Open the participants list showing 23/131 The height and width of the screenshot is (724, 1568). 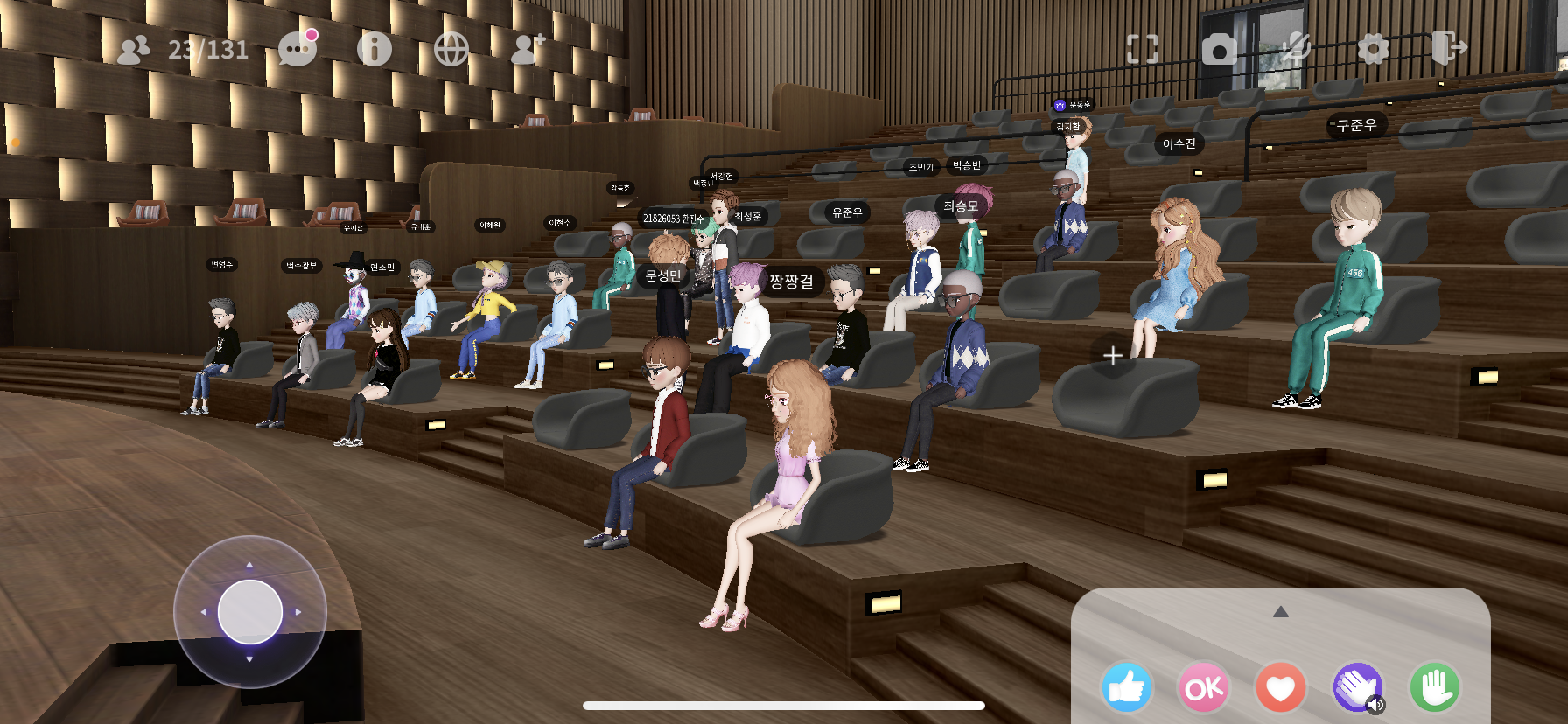184,50
